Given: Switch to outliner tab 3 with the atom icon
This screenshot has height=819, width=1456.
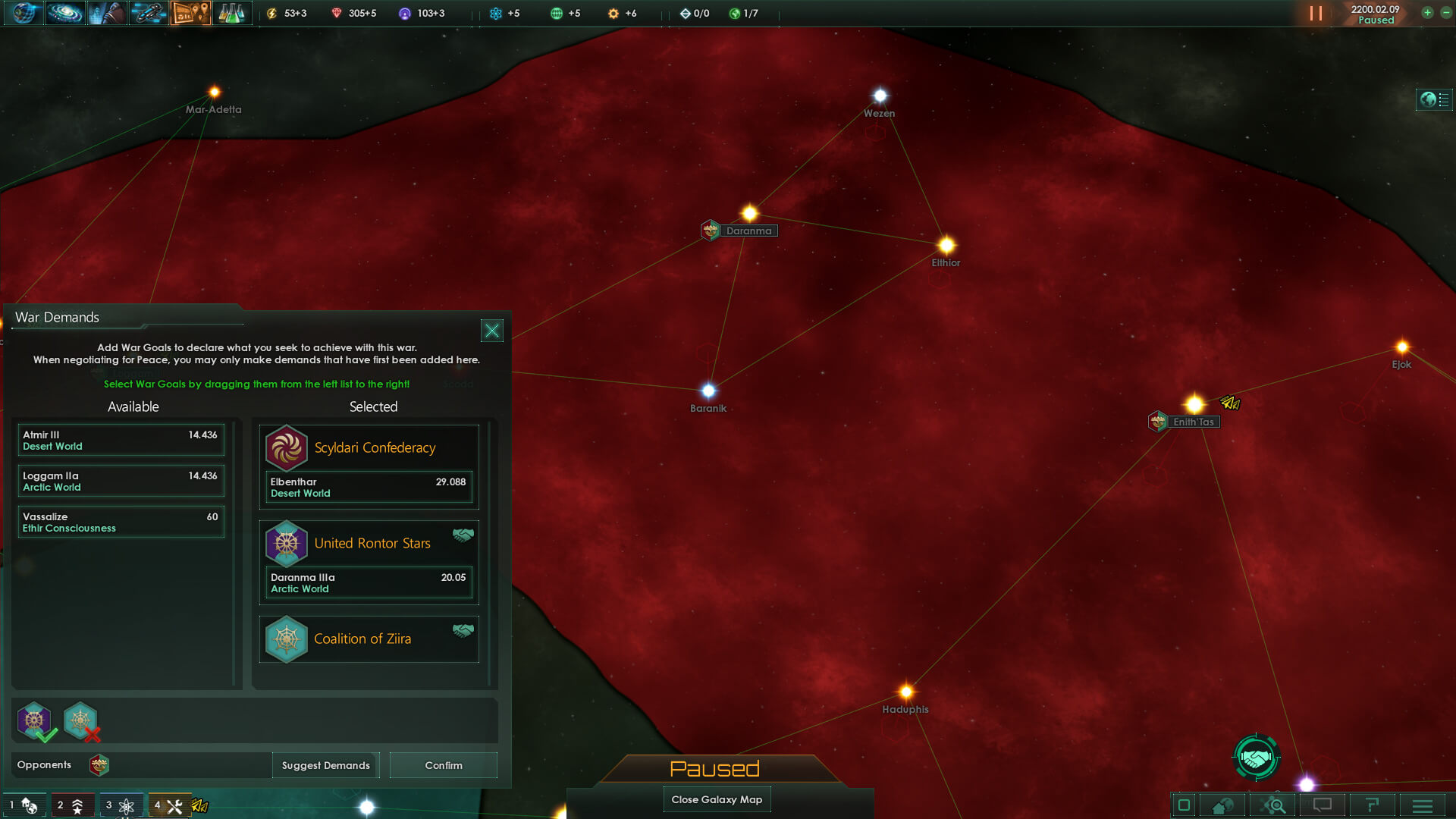Looking at the screenshot, I should [x=121, y=806].
